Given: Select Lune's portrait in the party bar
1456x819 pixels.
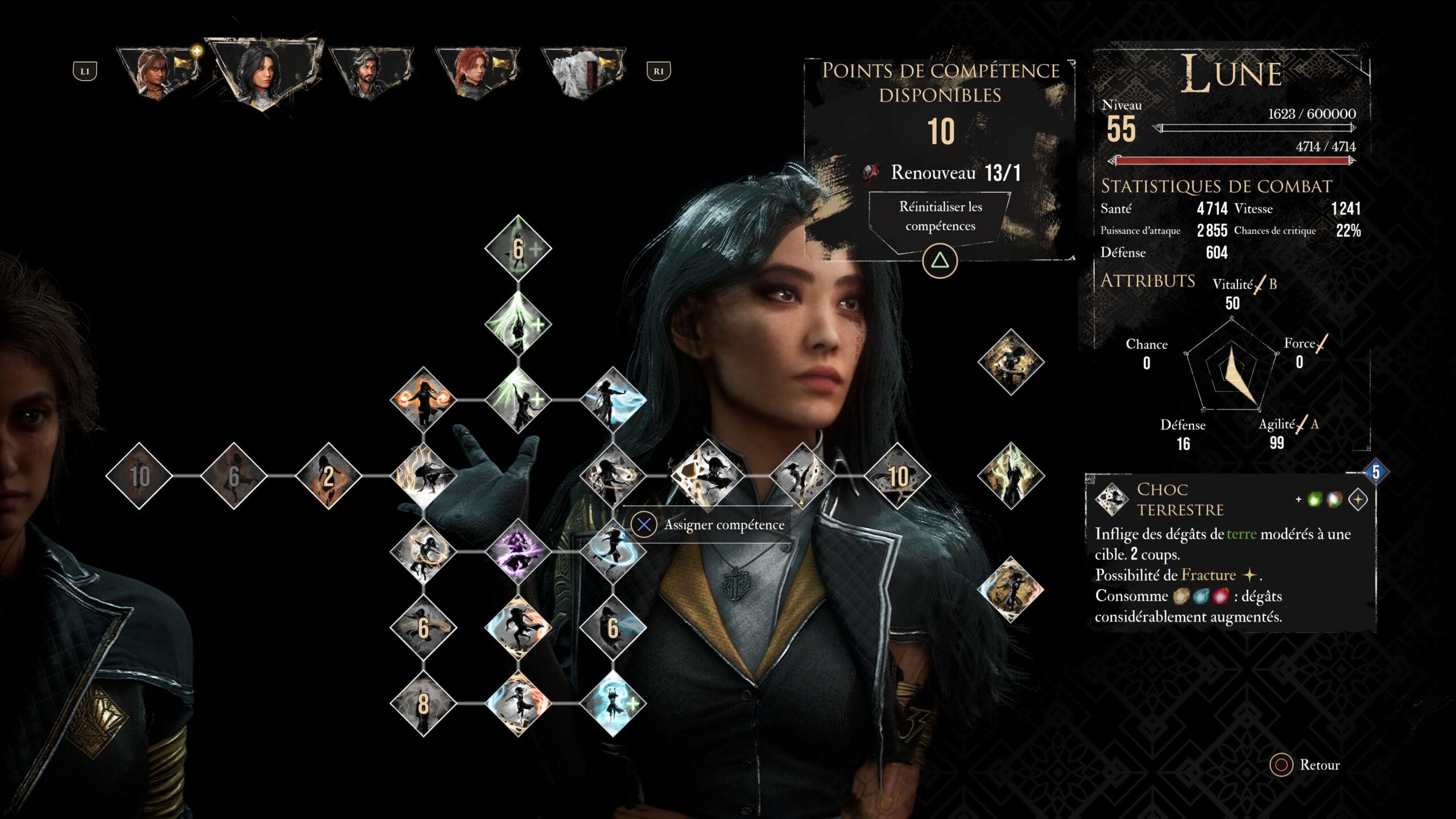Looking at the screenshot, I should (x=264, y=72).
